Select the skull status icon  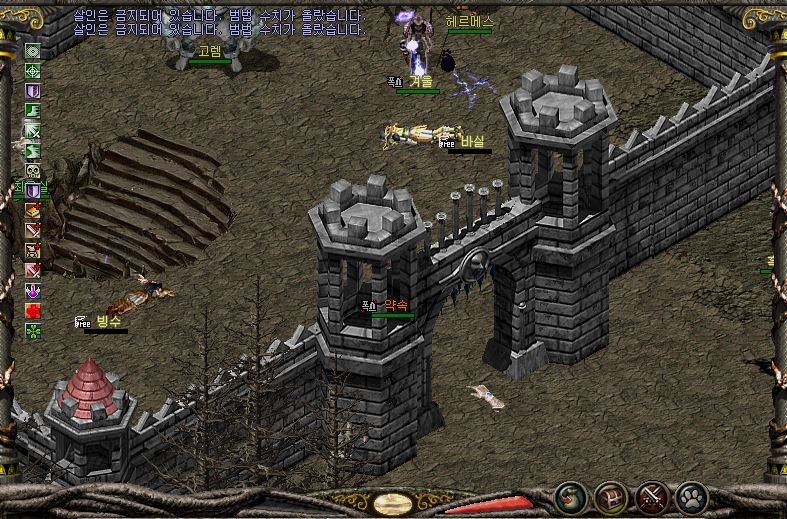click(x=33, y=170)
